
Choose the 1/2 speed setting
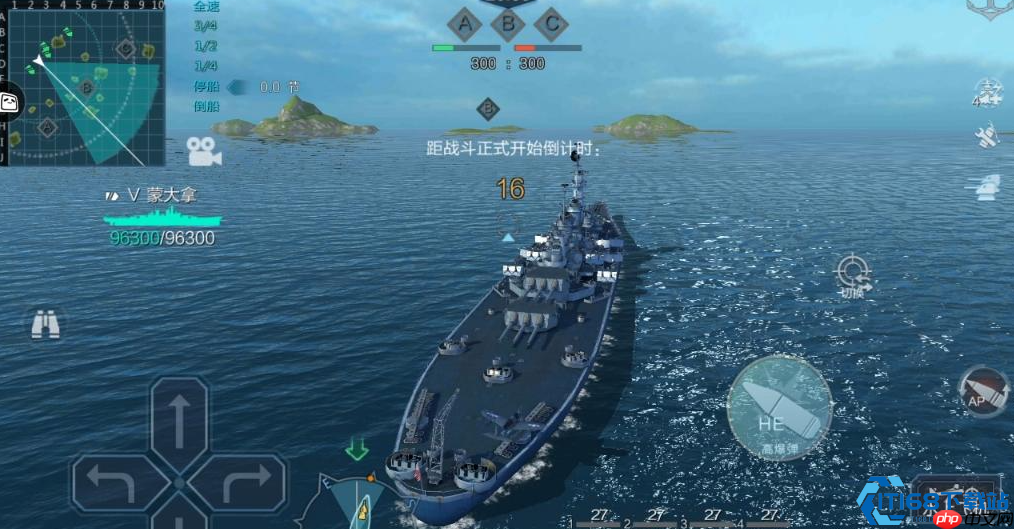click(206, 46)
